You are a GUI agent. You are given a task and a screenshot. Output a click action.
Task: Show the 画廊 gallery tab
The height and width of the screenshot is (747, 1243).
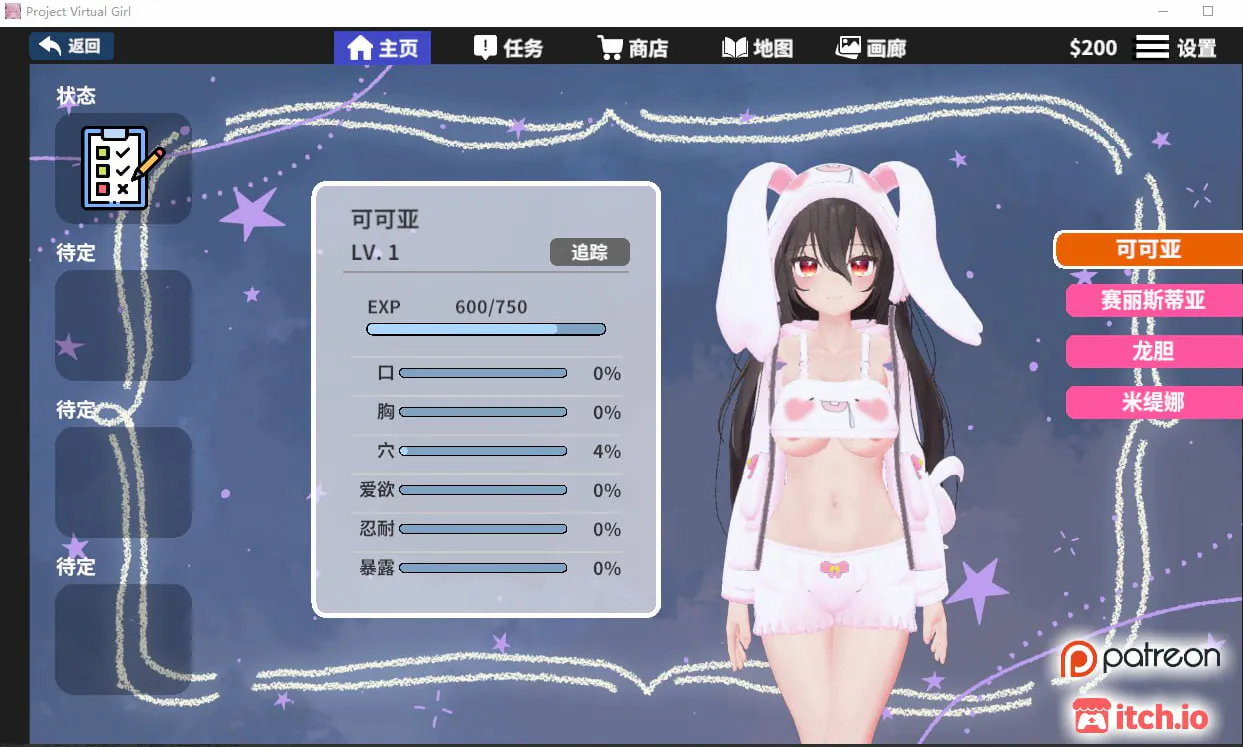click(x=871, y=48)
